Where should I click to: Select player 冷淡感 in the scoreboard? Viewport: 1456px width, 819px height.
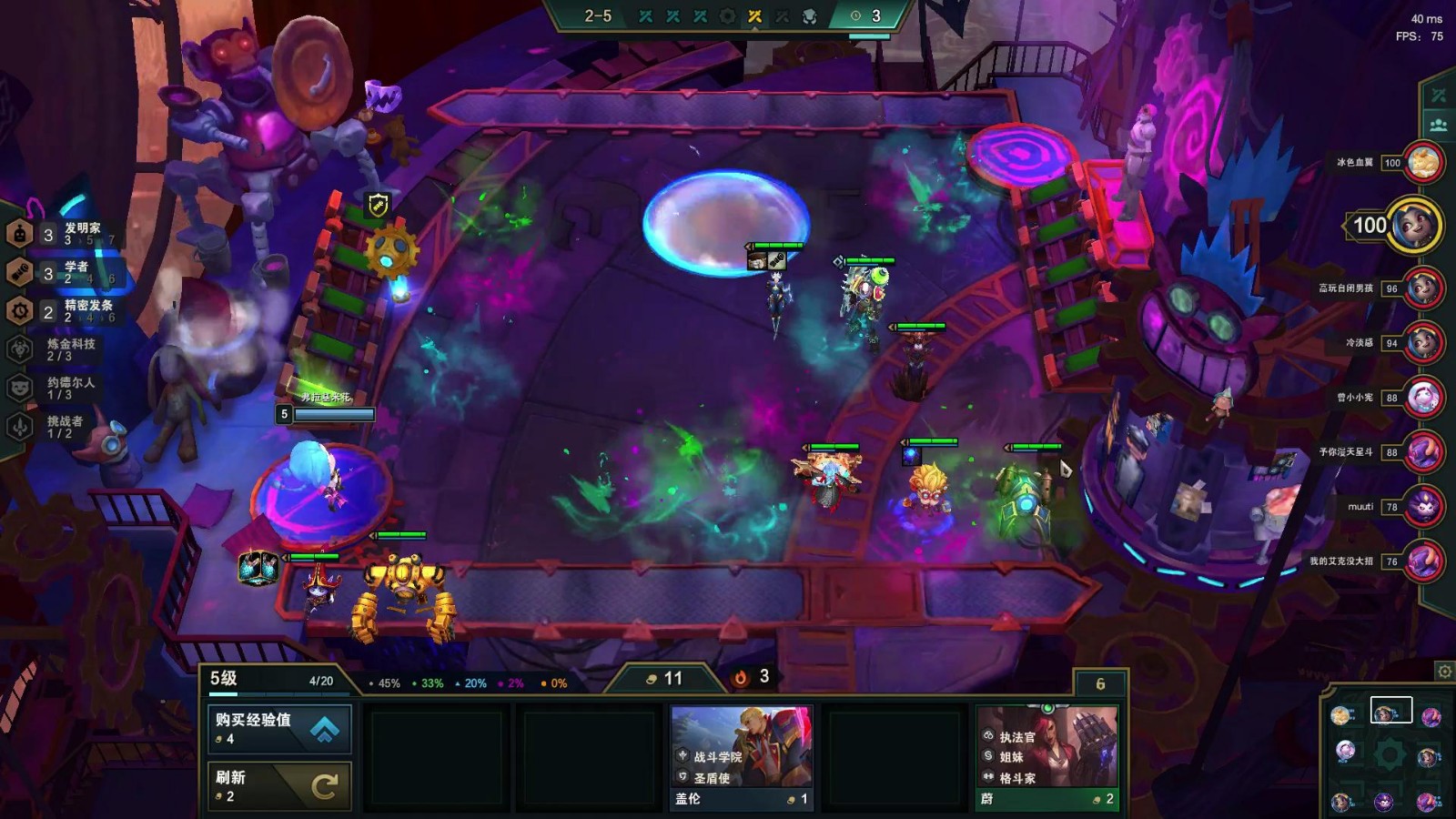click(1423, 343)
